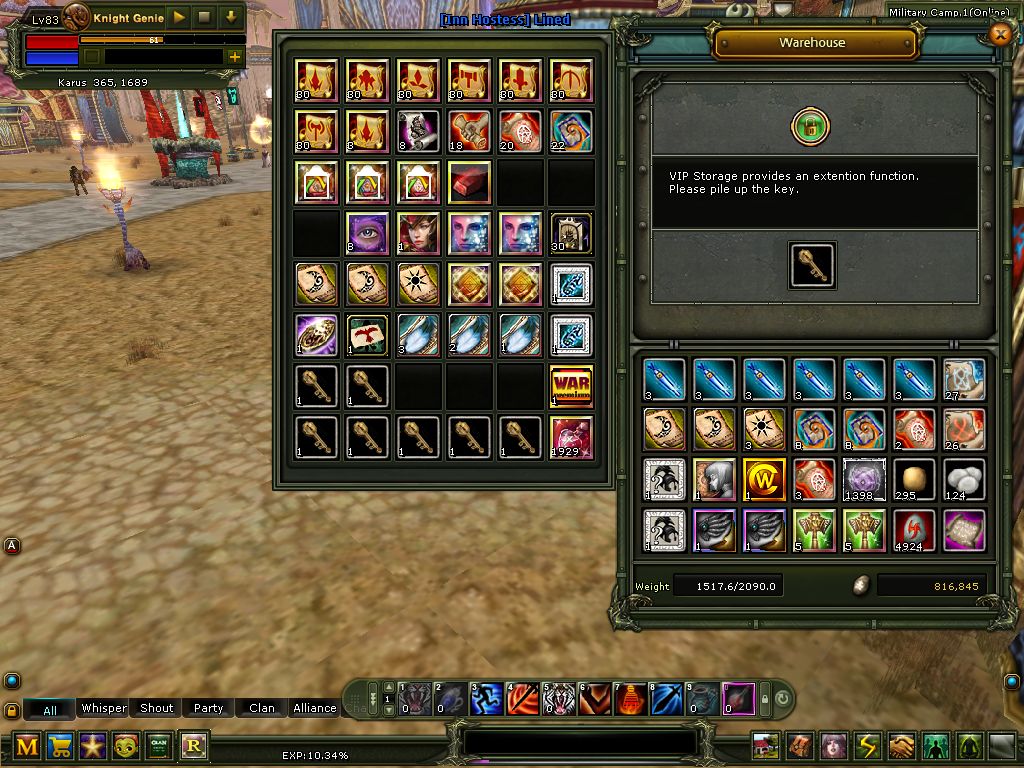Choose the stack of 1929 pink item
Screen dimensions: 1024x768
click(571, 438)
